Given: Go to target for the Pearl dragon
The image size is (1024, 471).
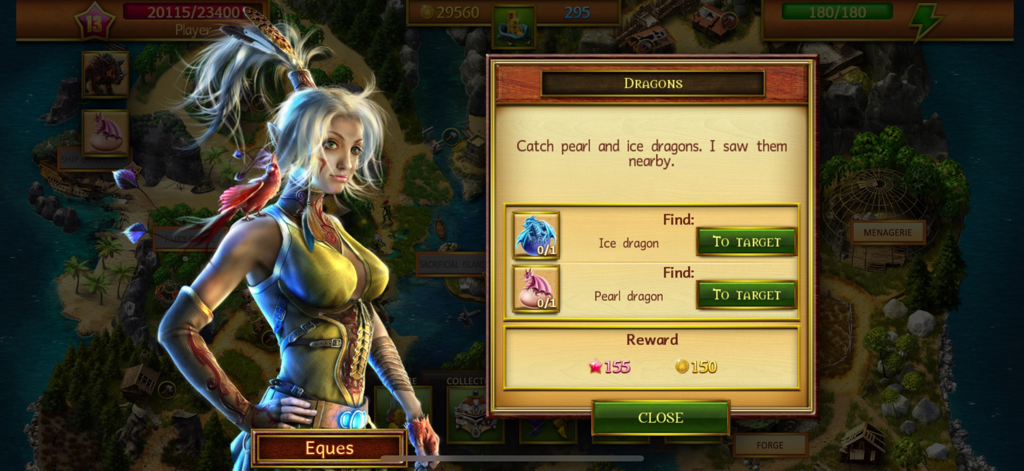Looking at the screenshot, I should click(746, 295).
